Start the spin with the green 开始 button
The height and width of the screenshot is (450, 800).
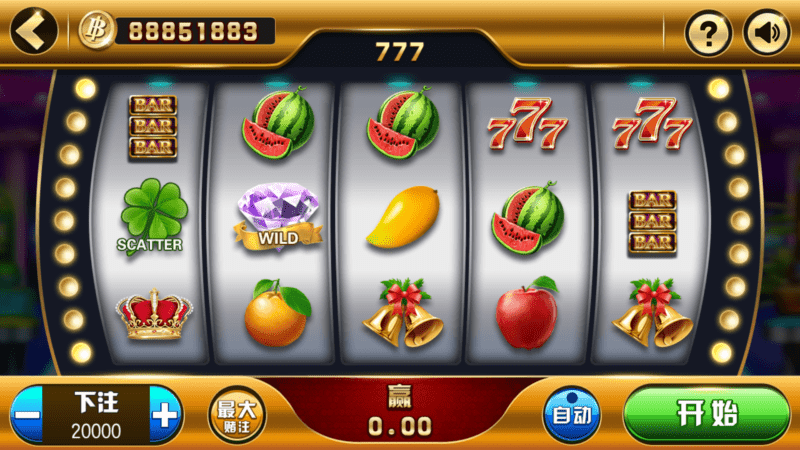click(x=706, y=414)
